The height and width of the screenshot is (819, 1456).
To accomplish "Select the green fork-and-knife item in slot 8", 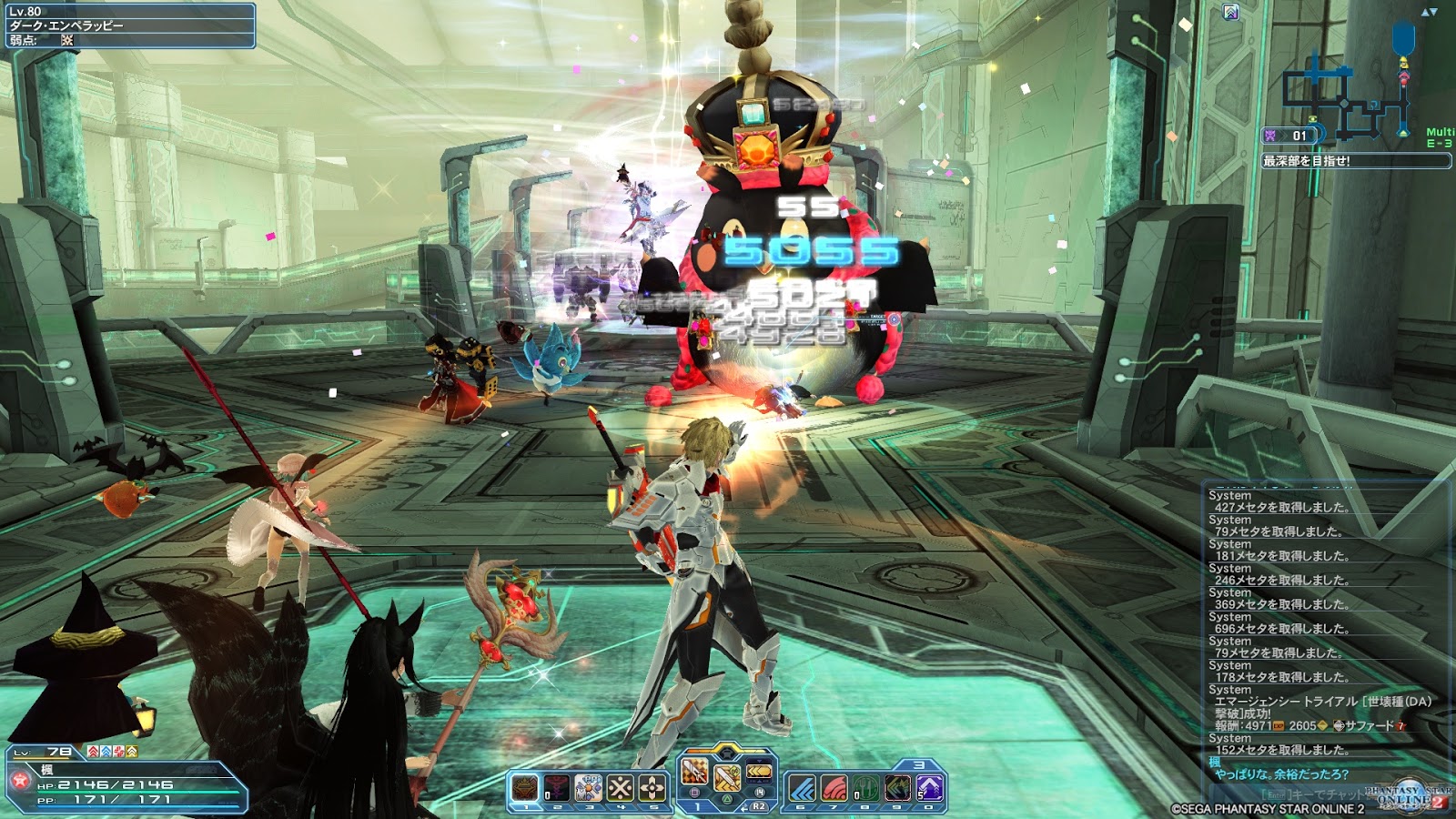I will coord(866,787).
